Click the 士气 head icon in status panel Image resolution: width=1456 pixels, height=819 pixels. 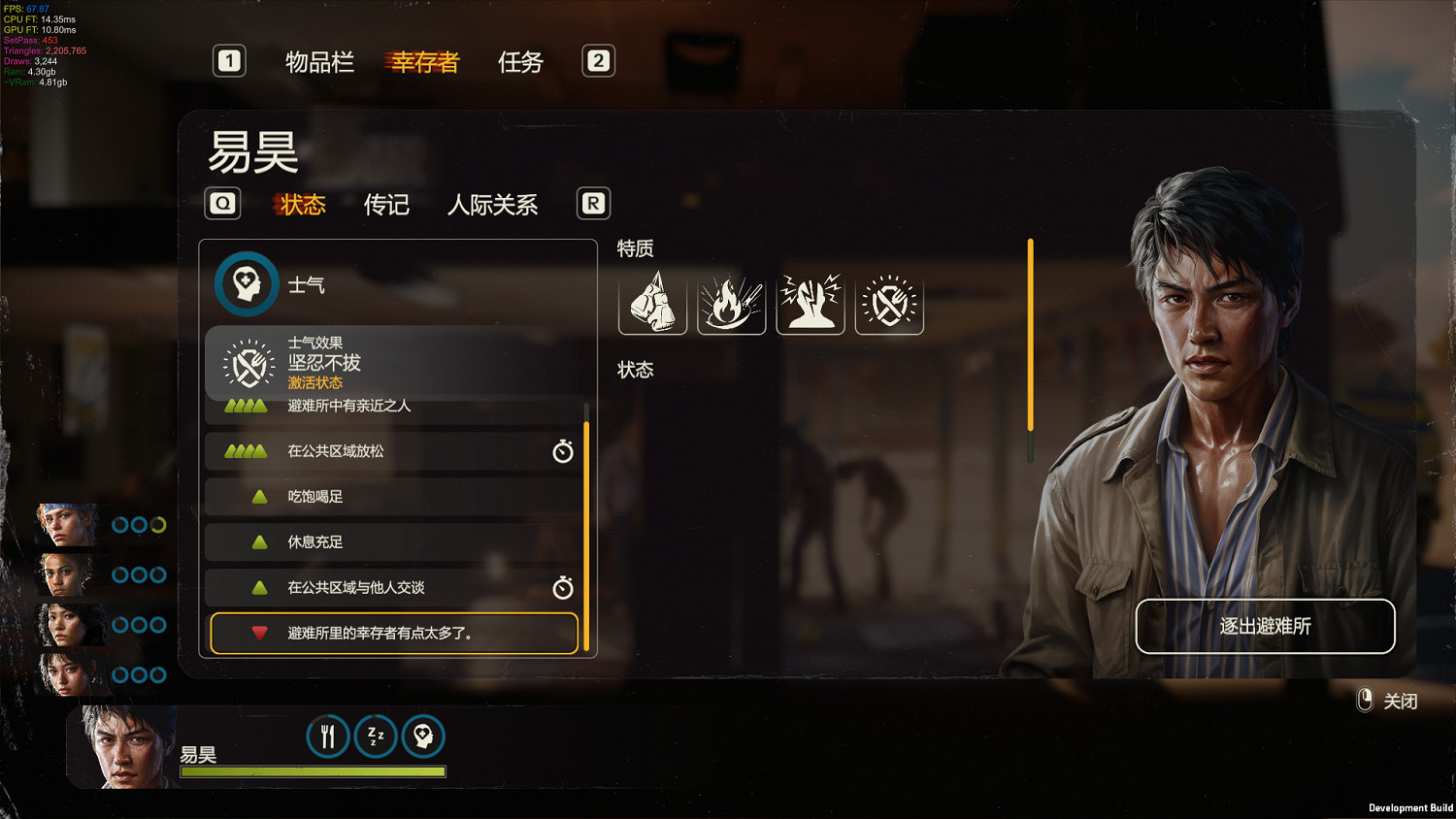(x=247, y=283)
